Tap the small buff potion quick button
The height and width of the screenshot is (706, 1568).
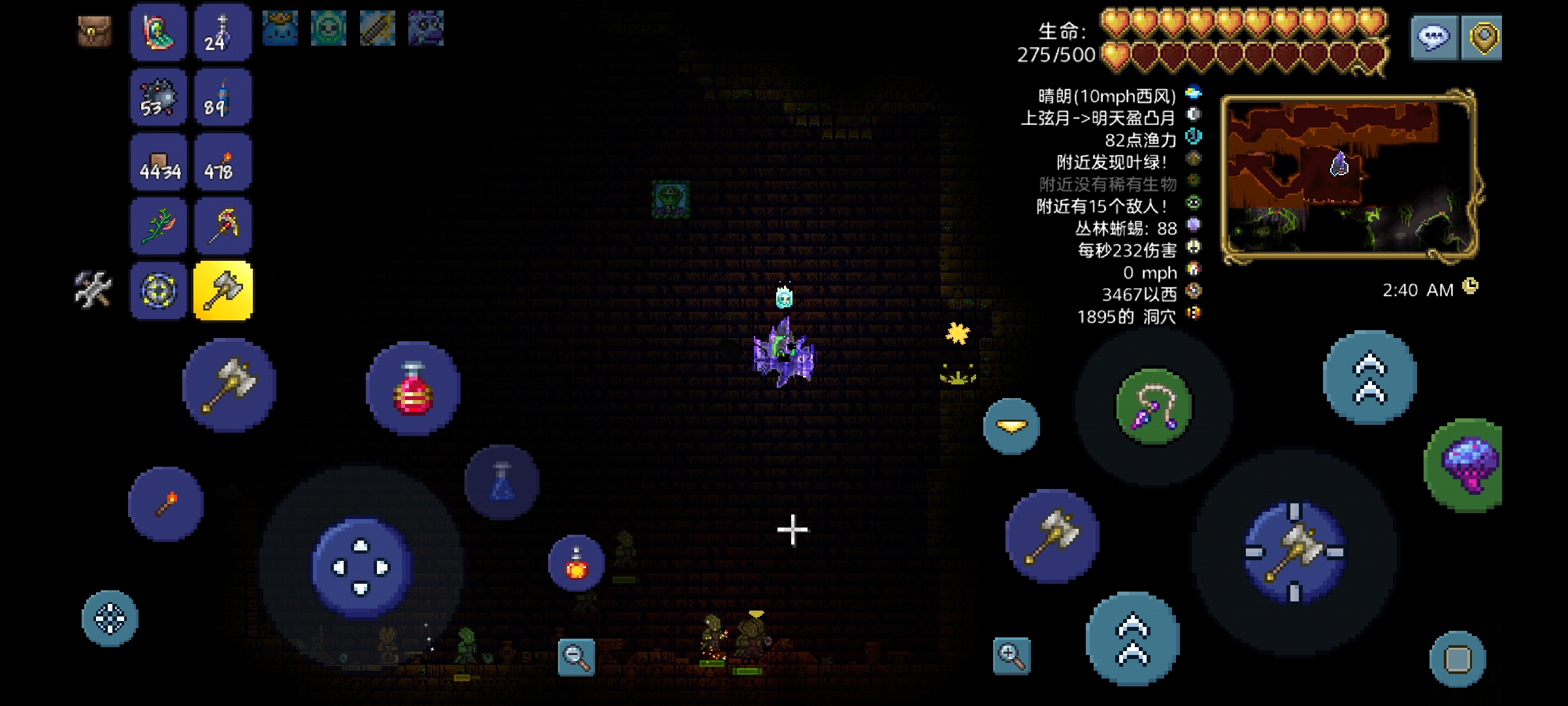(x=576, y=563)
